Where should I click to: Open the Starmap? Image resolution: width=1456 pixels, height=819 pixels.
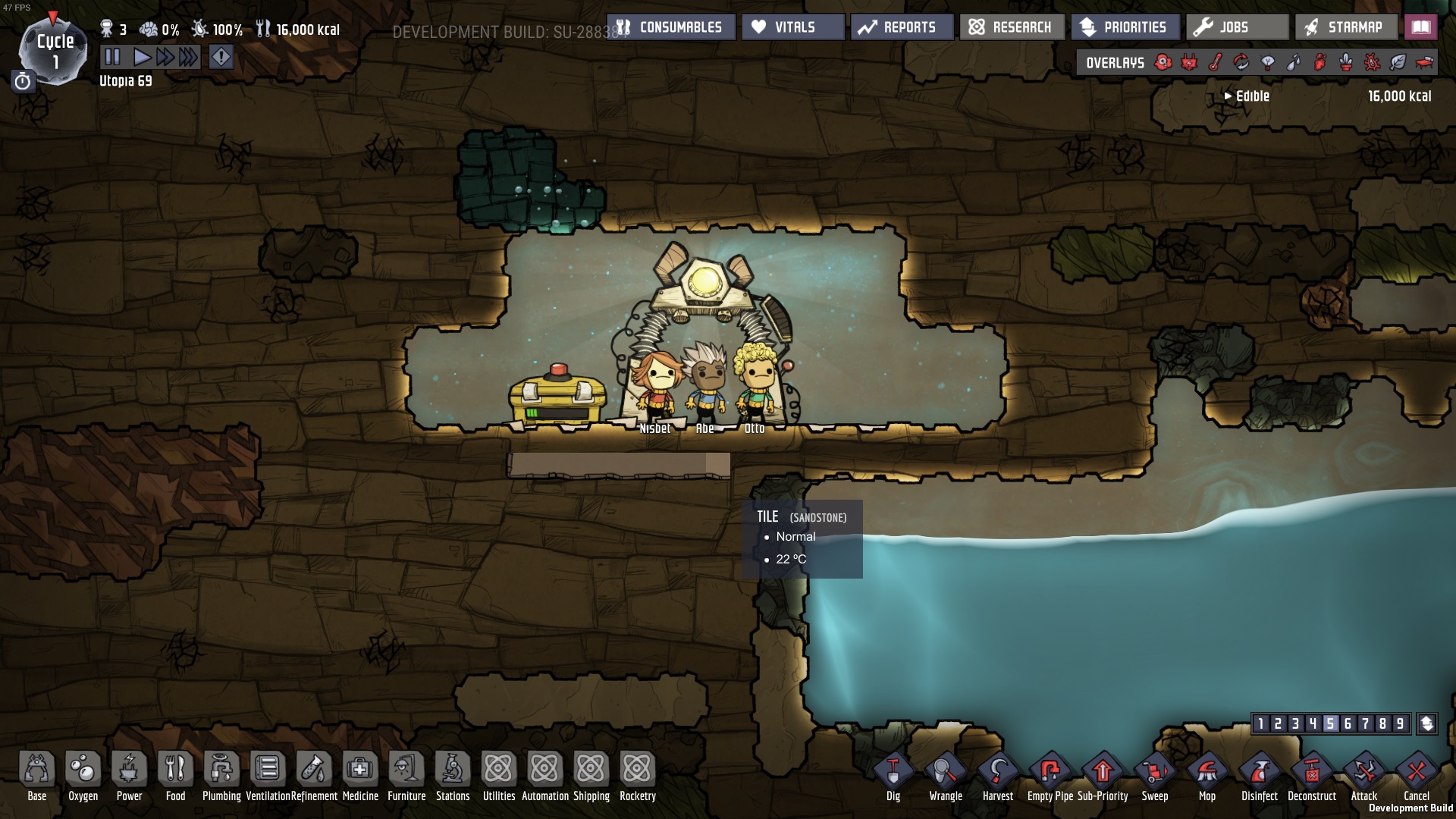coord(1346,27)
